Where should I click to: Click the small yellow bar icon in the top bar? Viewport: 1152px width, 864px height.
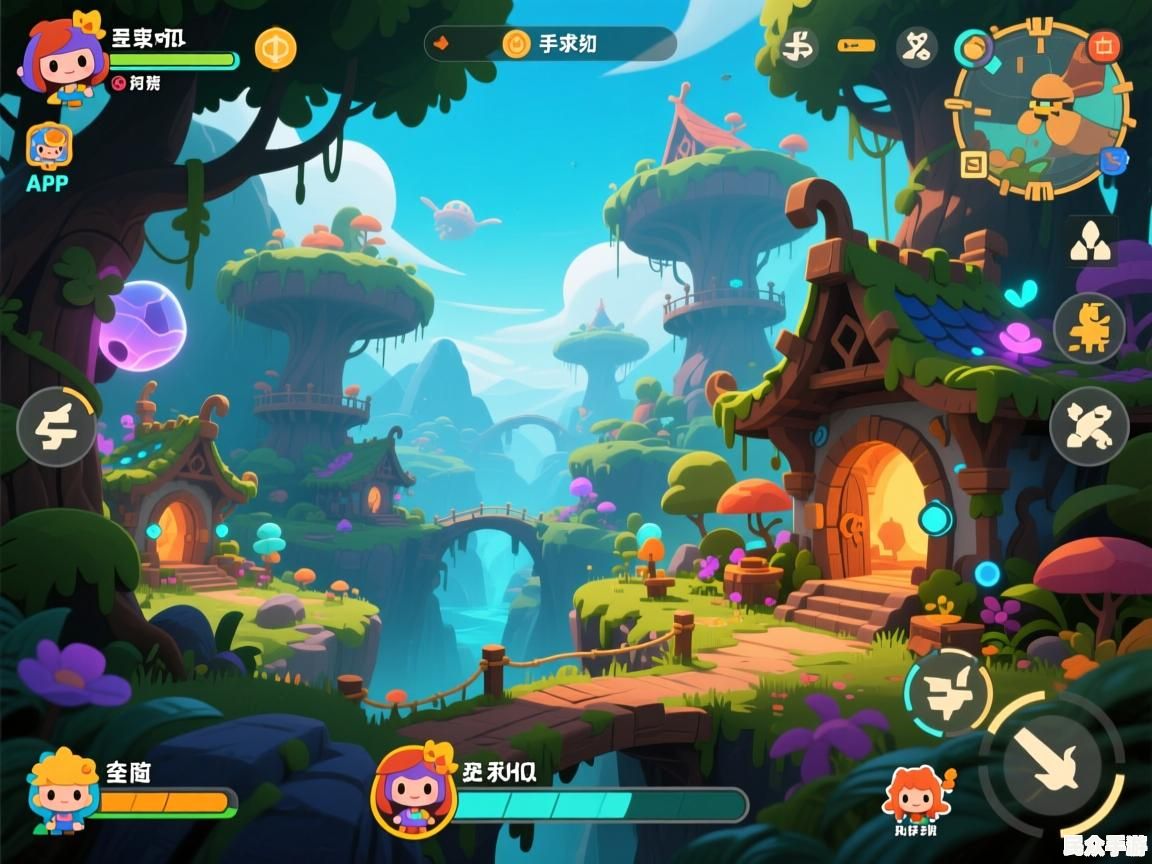coord(856,46)
